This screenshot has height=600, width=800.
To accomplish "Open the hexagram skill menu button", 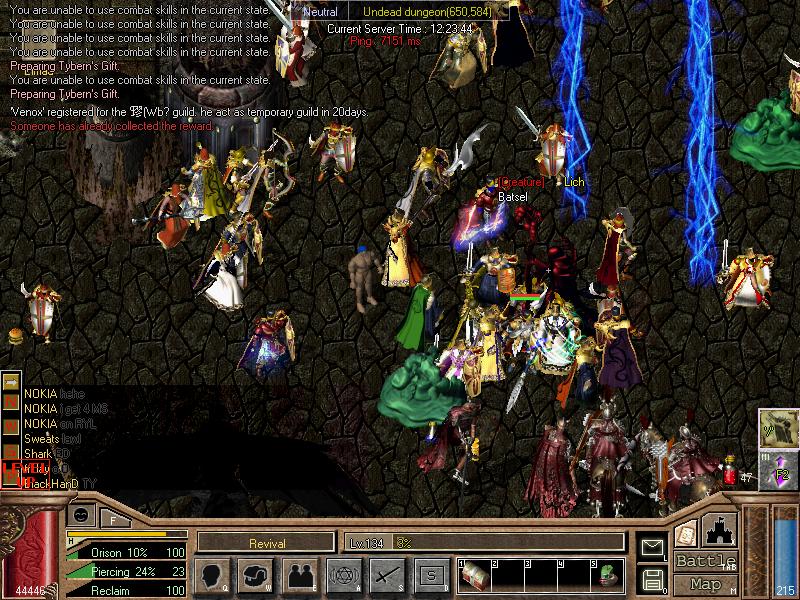I will point(343,575).
